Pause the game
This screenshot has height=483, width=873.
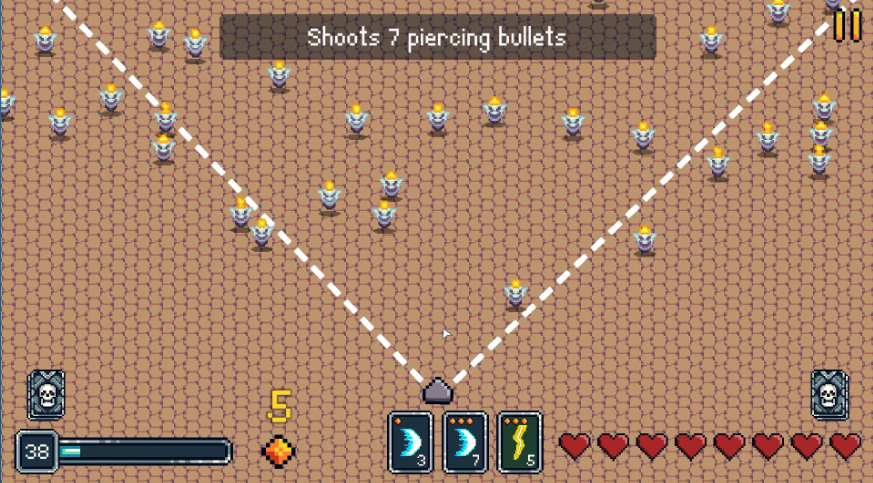847,25
